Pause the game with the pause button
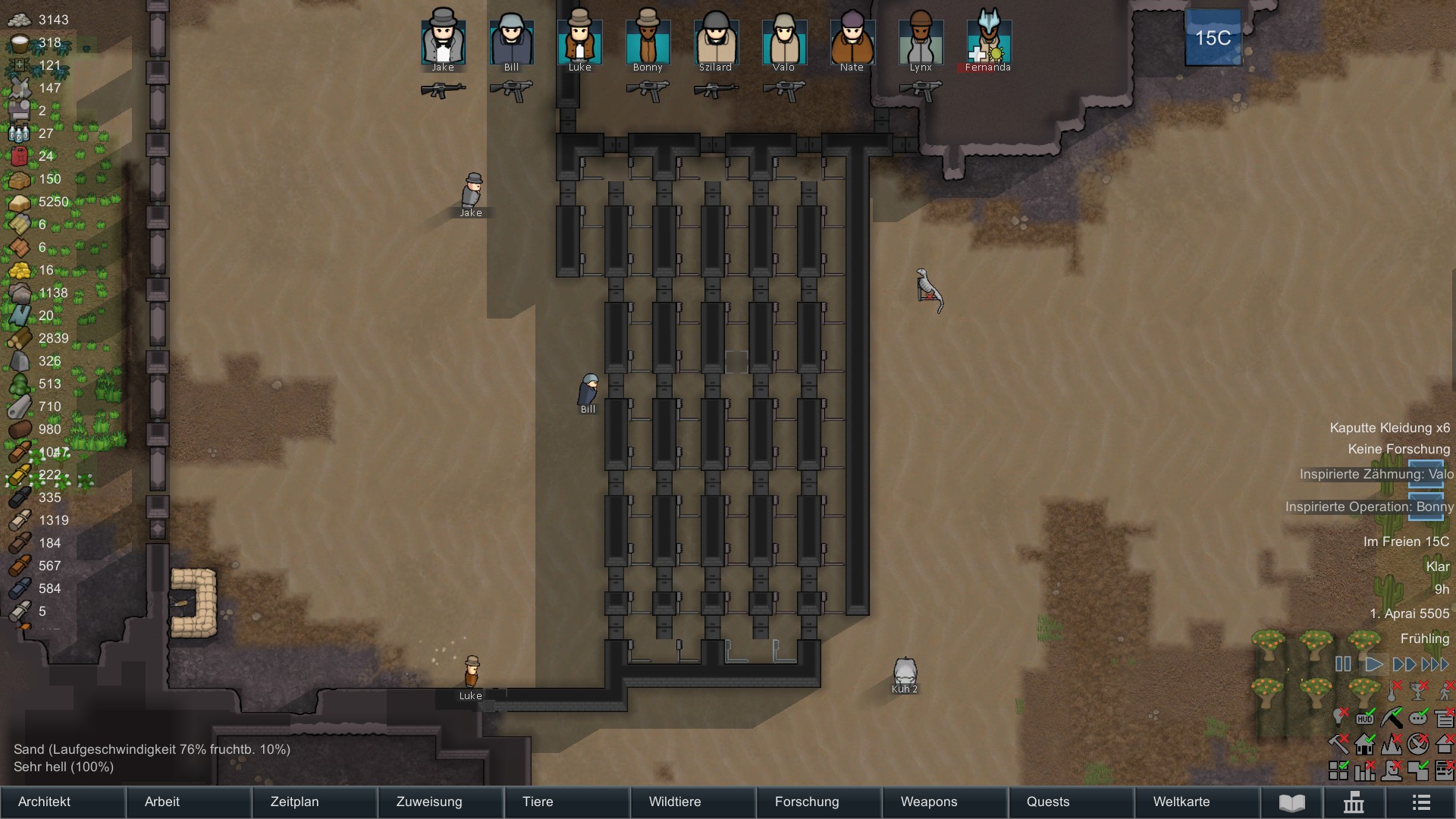Viewport: 1456px width, 819px height. 1344,664
